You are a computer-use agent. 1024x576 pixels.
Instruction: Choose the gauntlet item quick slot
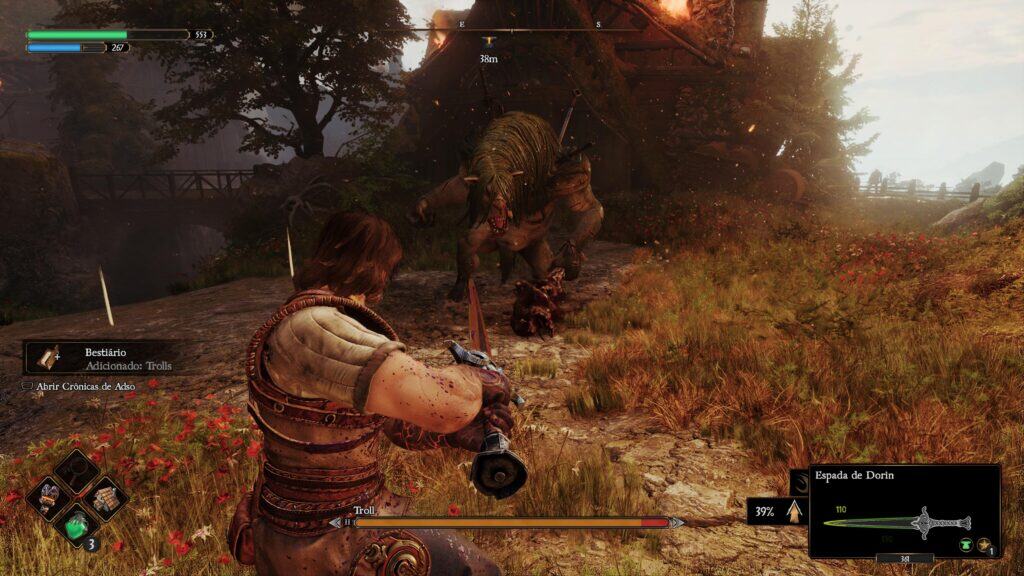(50, 496)
